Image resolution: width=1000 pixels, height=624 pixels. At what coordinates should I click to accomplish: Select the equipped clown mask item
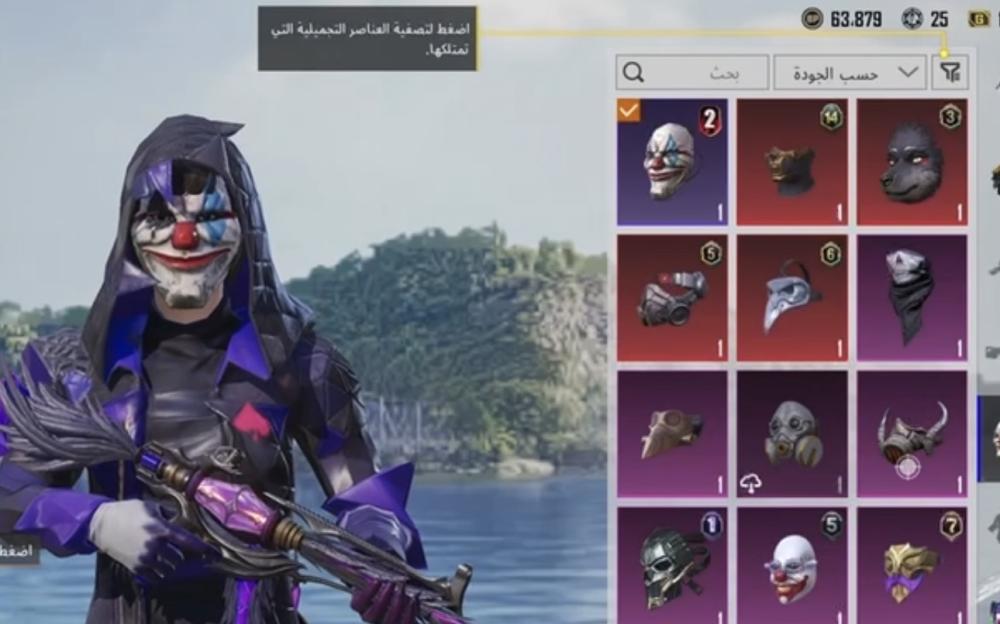click(x=672, y=161)
